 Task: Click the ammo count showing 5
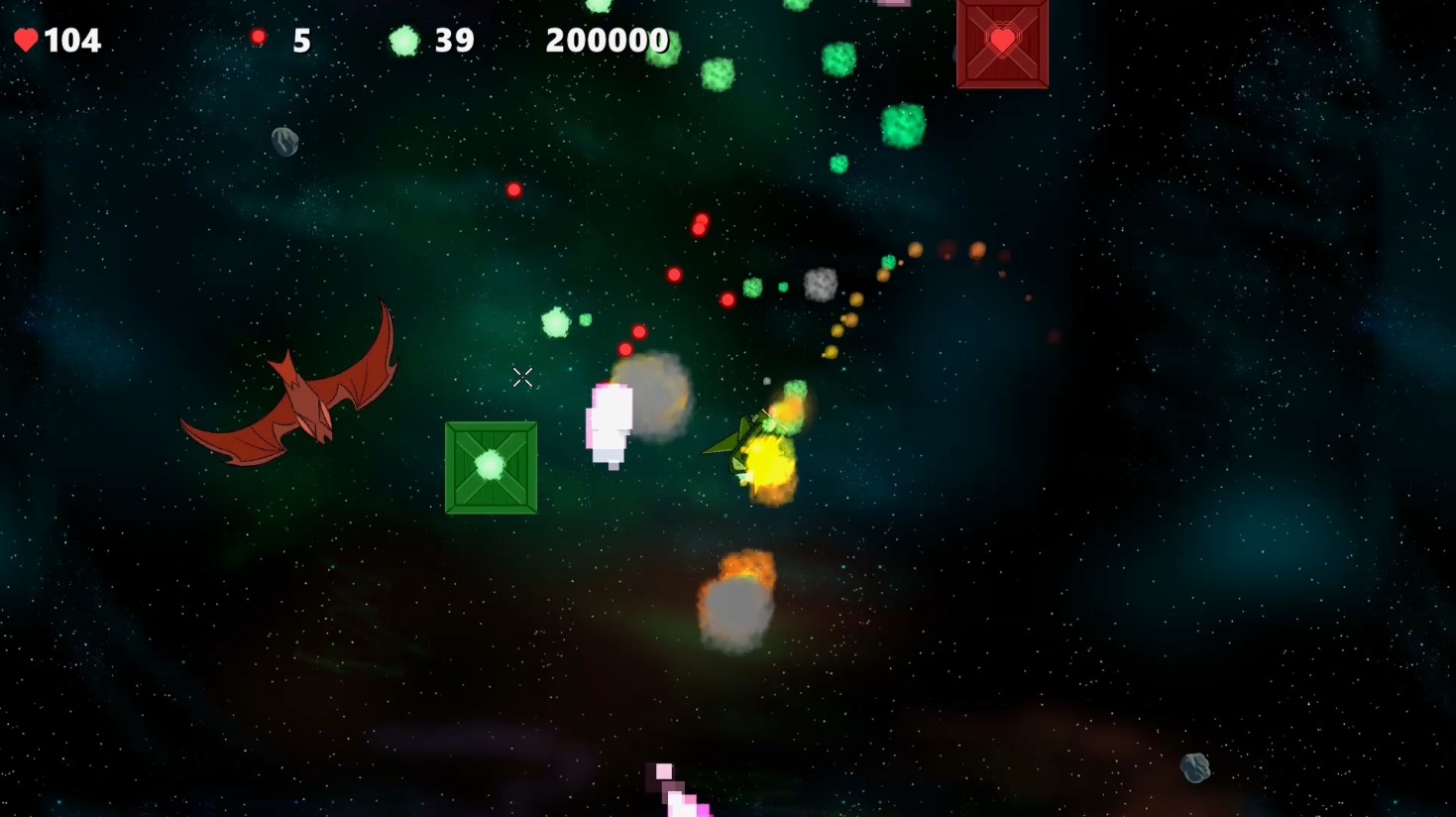point(300,40)
